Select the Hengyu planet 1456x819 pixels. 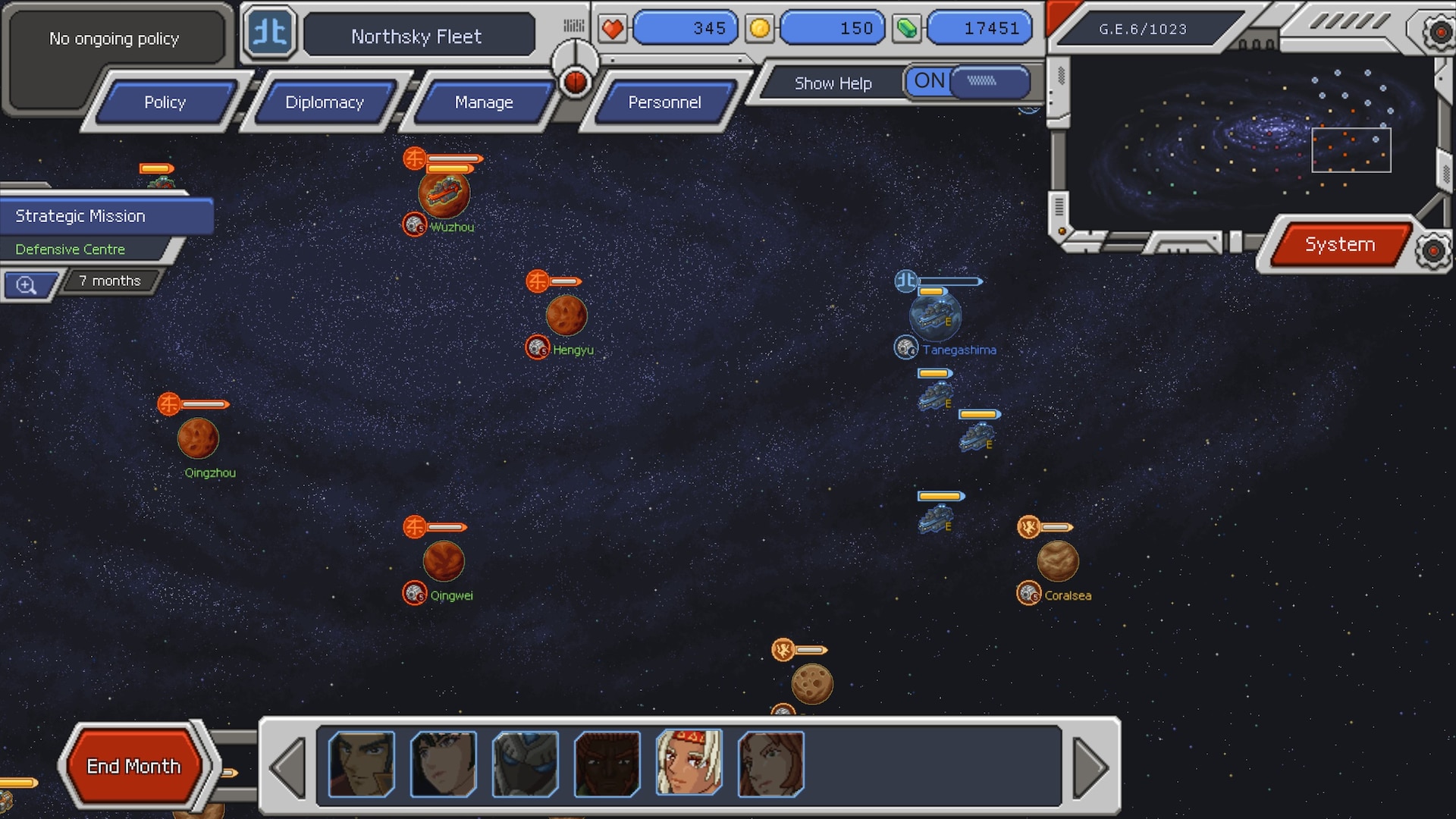(x=566, y=315)
